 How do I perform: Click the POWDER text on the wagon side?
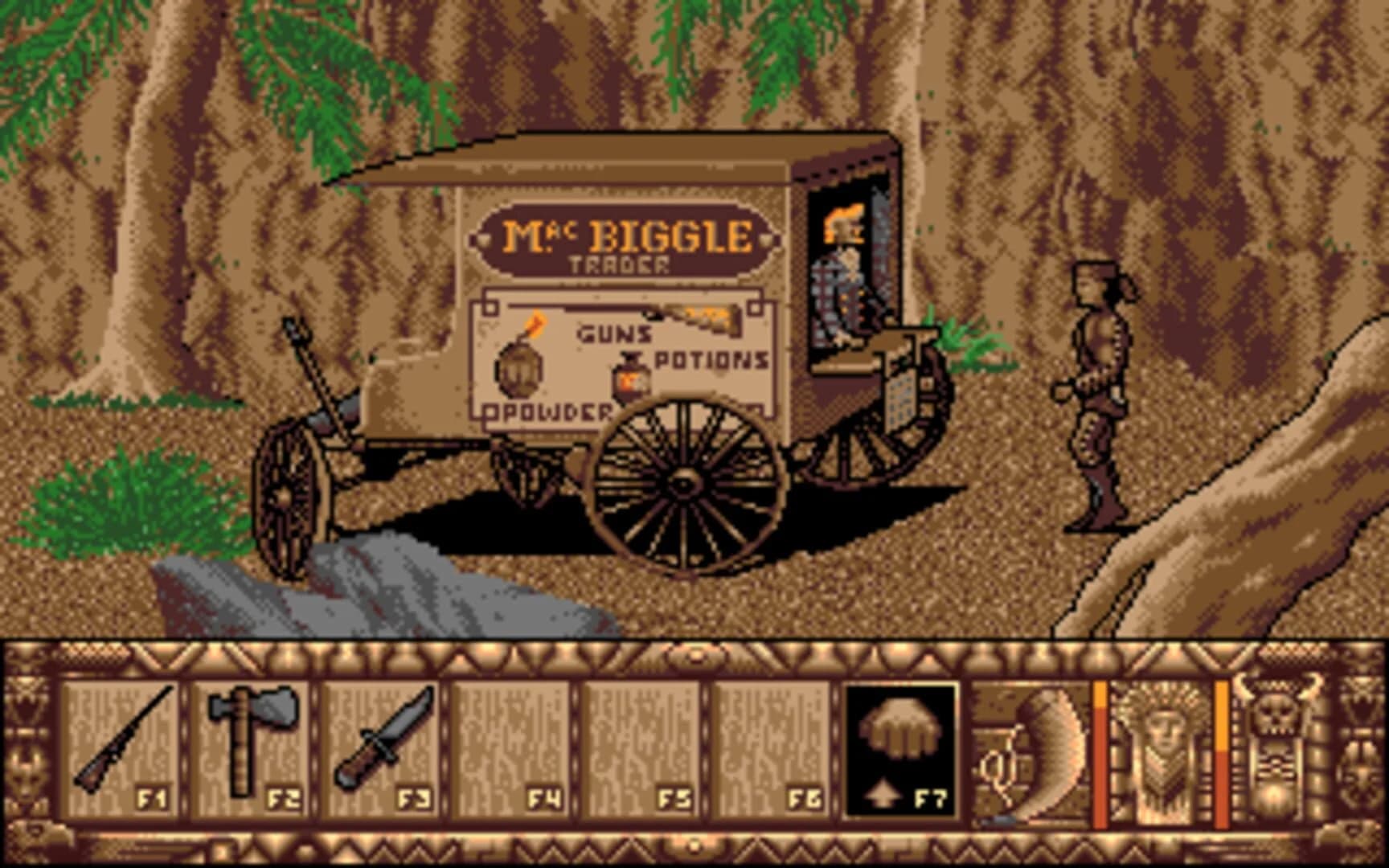[551, 414]
